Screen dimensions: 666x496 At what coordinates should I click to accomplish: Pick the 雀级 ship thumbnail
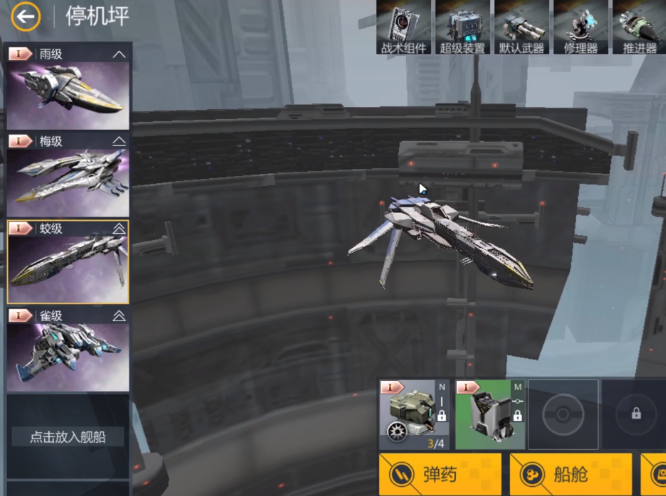[x=68, y=348]
